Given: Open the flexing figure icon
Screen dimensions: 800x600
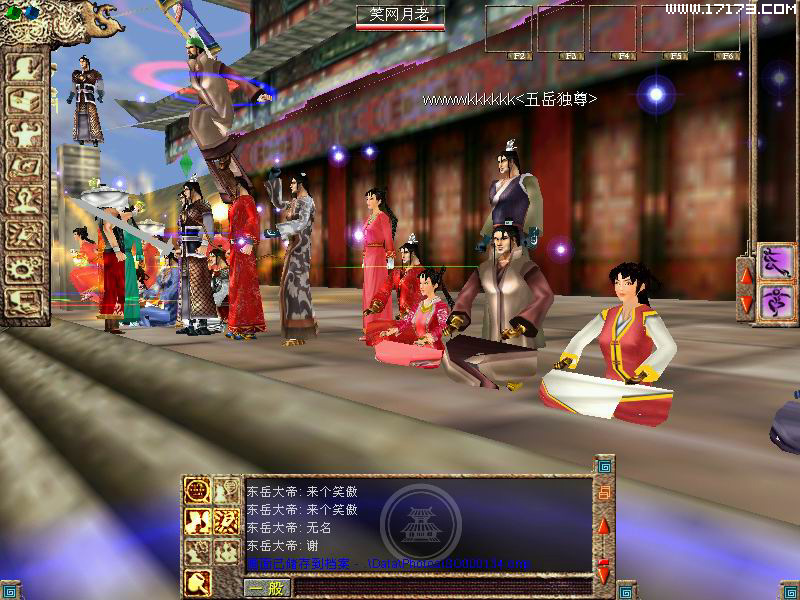Looking at the screenshot, I should coord(24,132).
